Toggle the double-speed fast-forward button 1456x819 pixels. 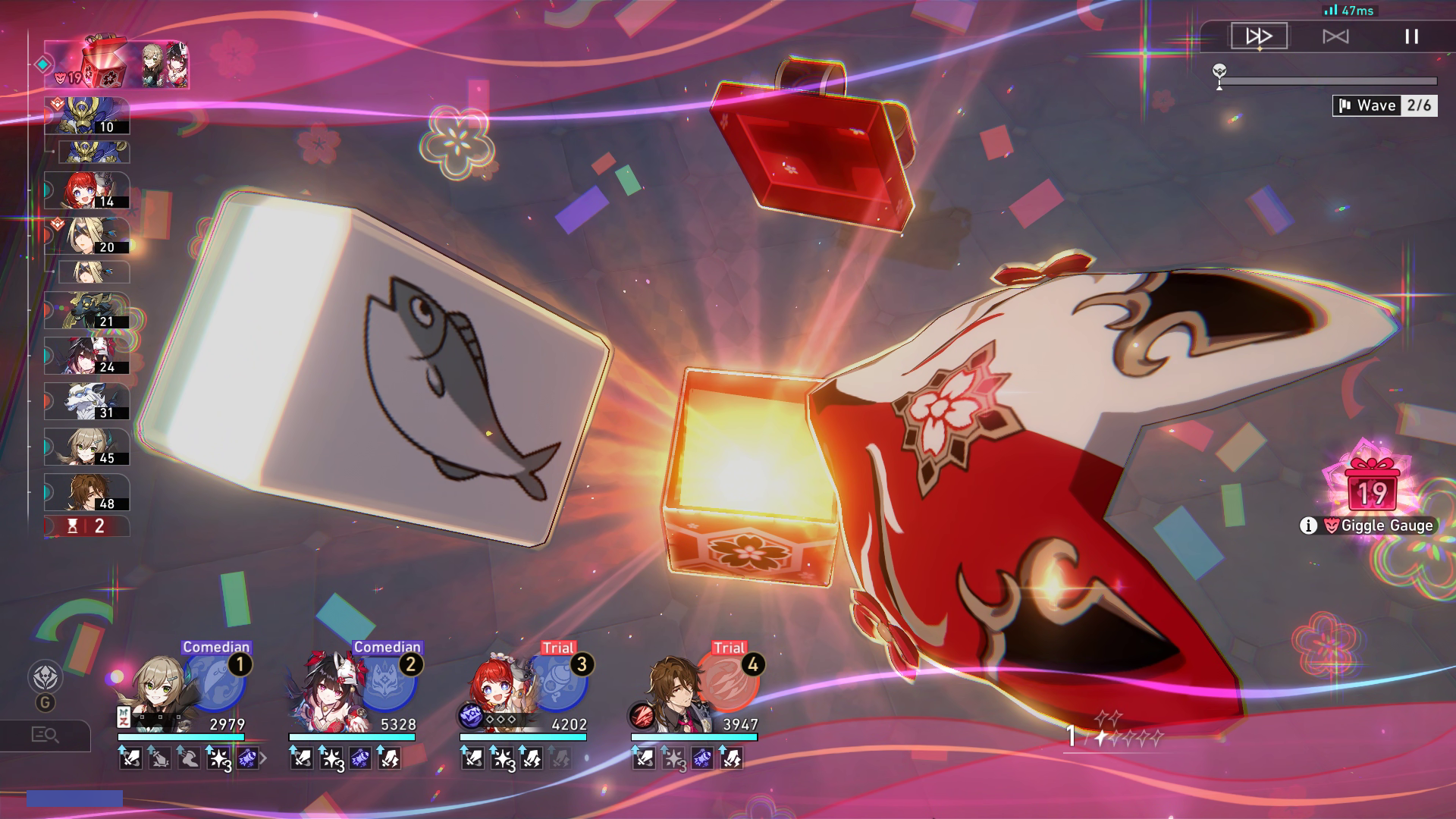point(1259,36)
